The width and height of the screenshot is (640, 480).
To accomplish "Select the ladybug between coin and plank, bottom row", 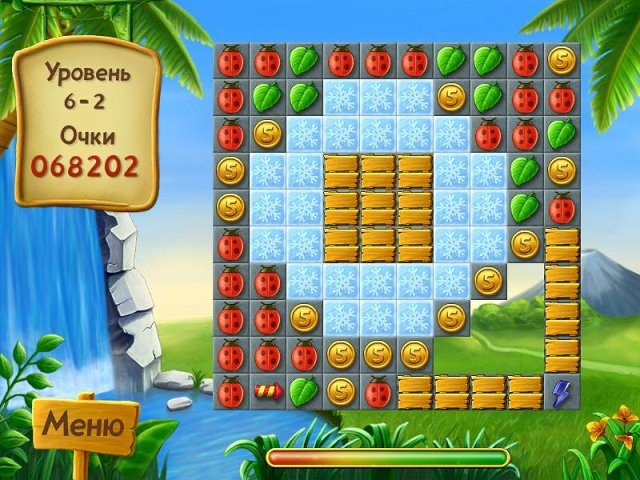I will tap(377, 391).
